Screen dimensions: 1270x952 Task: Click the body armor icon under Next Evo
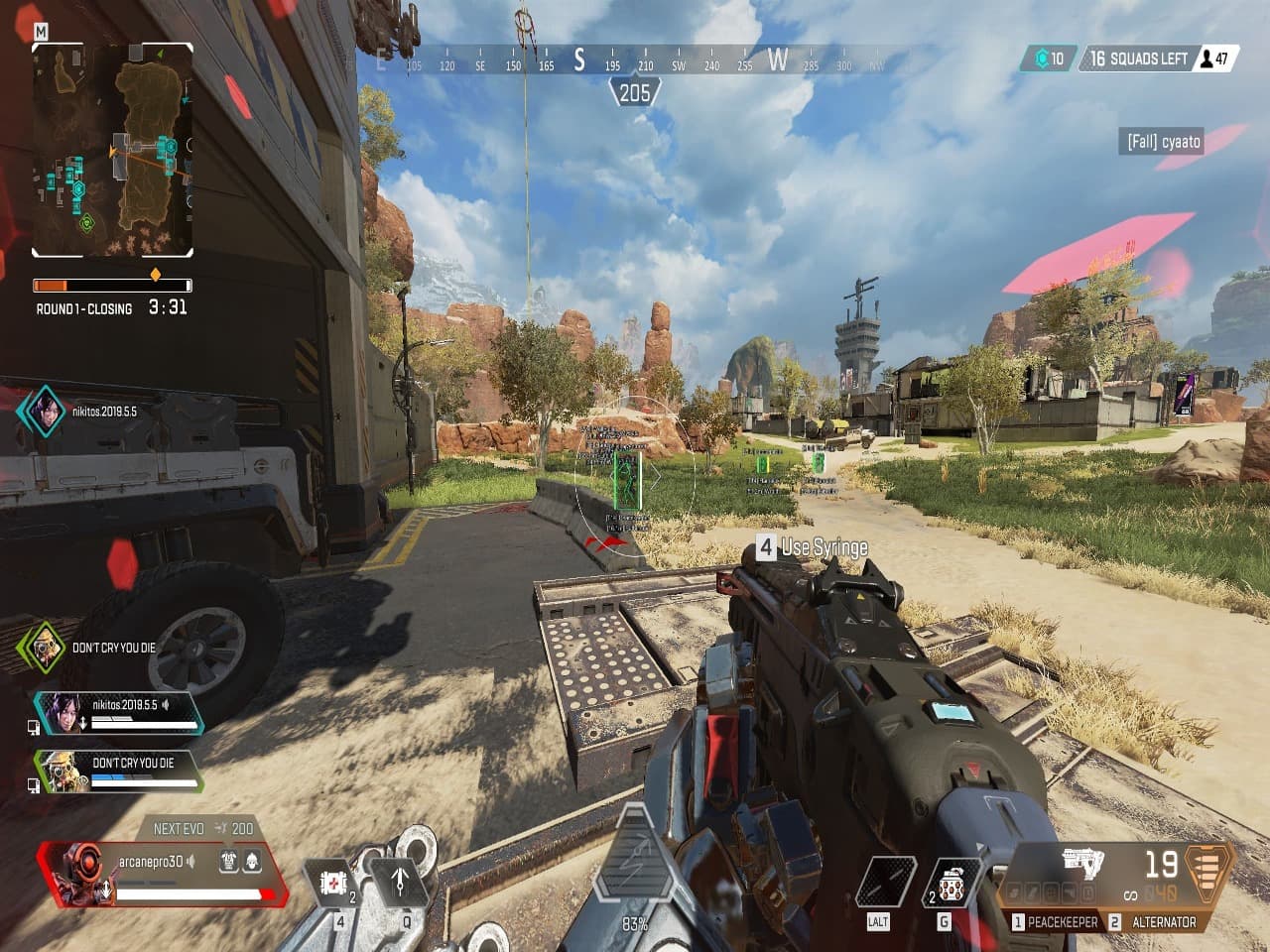click(228, 861)
